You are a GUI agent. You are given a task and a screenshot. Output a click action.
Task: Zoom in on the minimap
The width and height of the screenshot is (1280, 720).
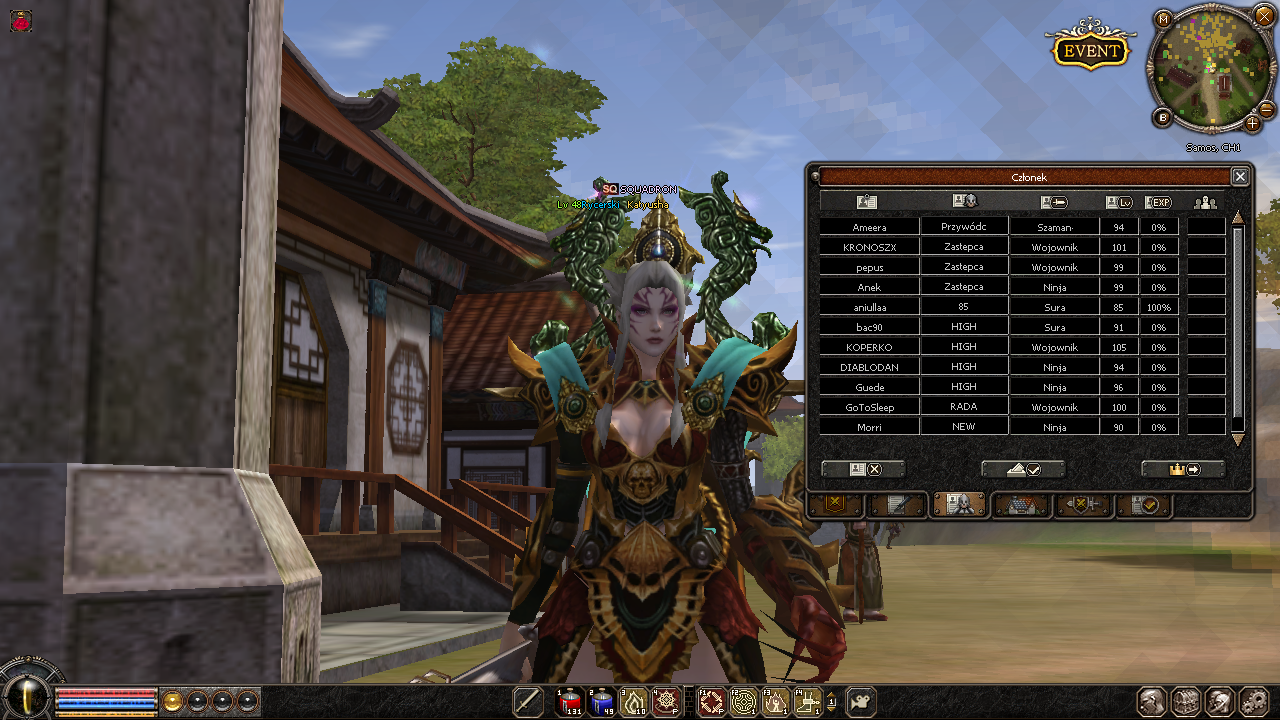(x=1252, y=124)
